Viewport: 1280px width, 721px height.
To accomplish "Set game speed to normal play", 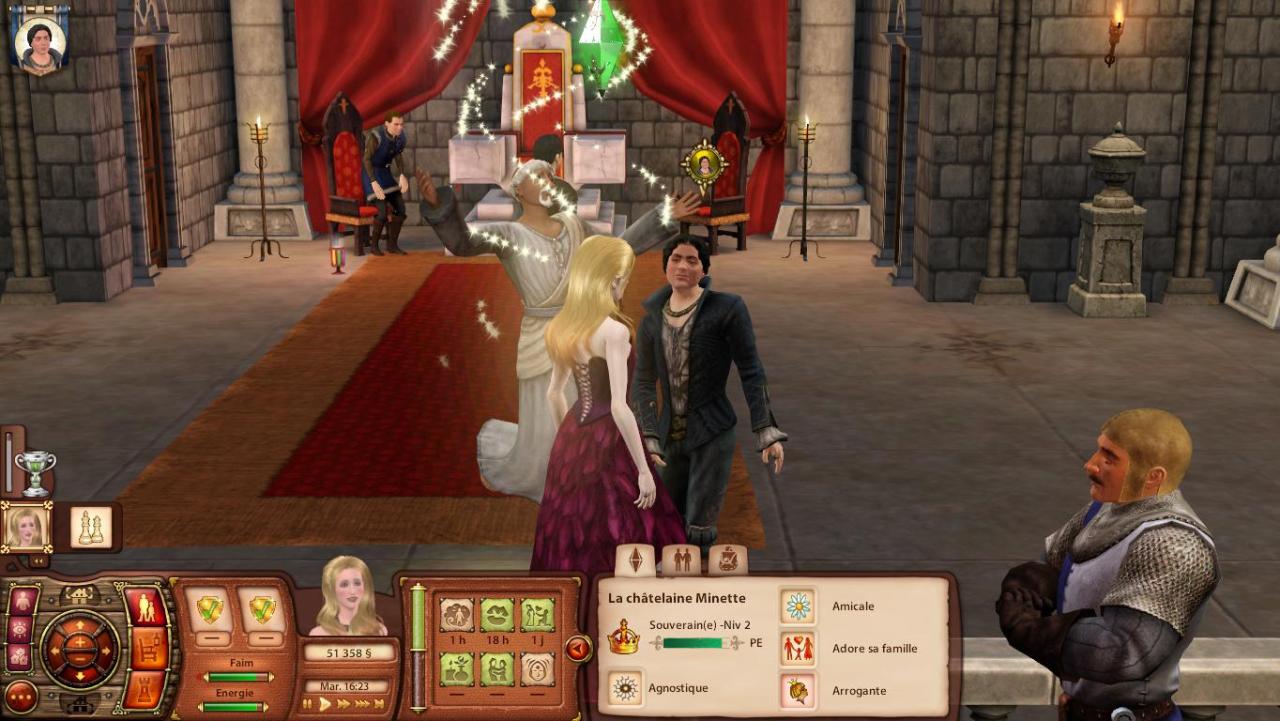I will 325,705.
